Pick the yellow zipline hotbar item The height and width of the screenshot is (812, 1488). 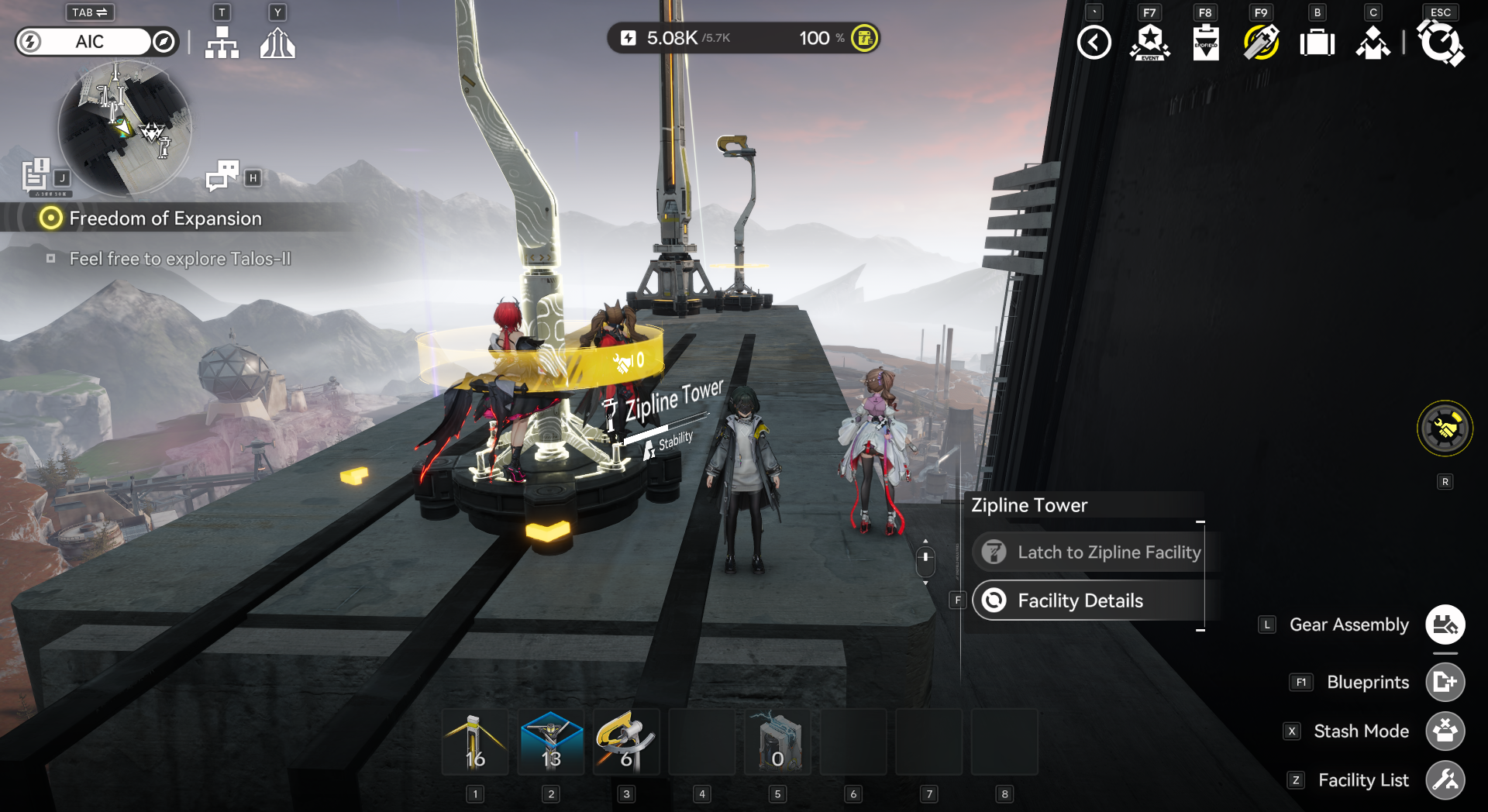coord(626,742)
